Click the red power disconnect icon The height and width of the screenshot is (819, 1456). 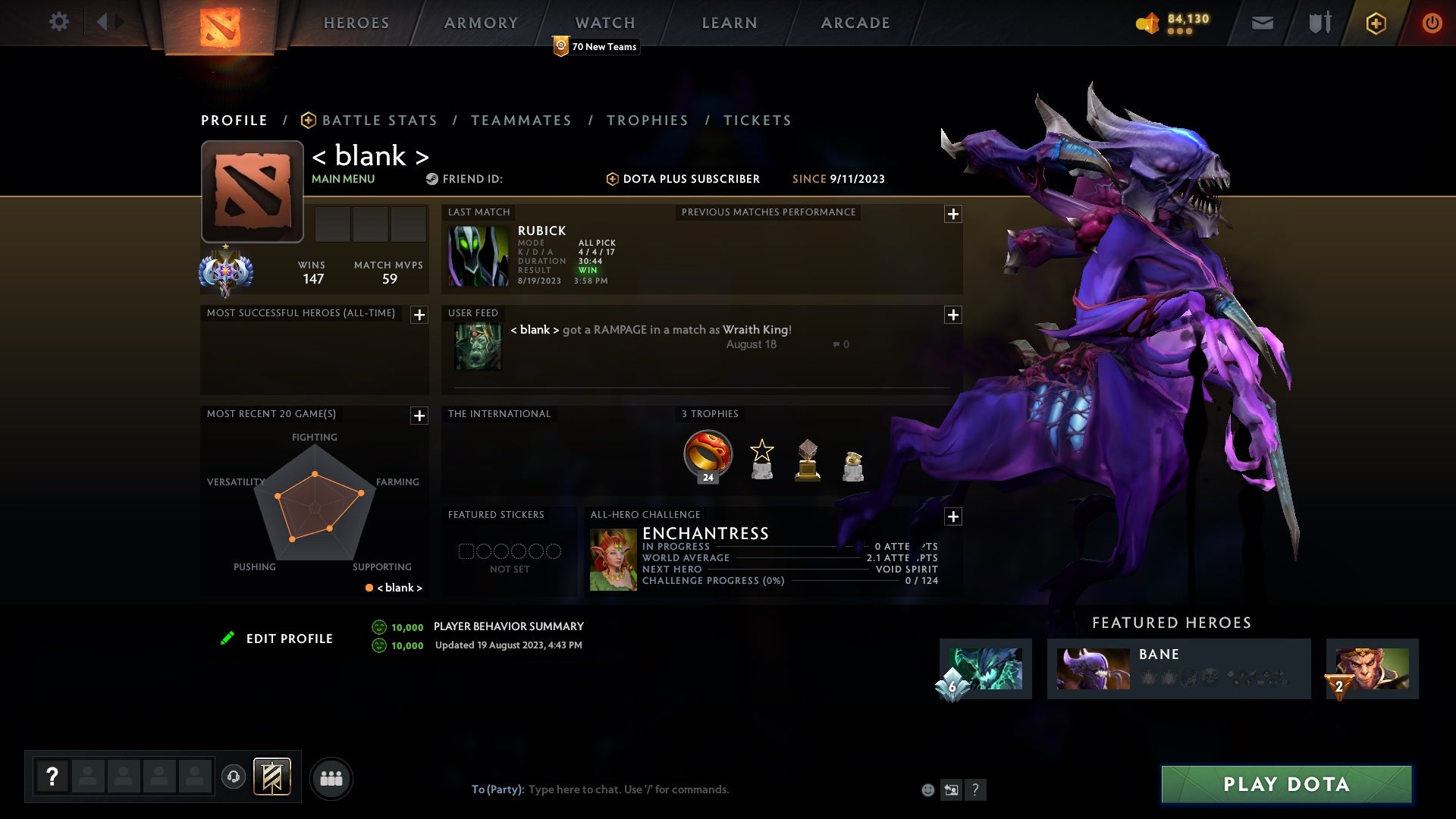point(1432,23)
